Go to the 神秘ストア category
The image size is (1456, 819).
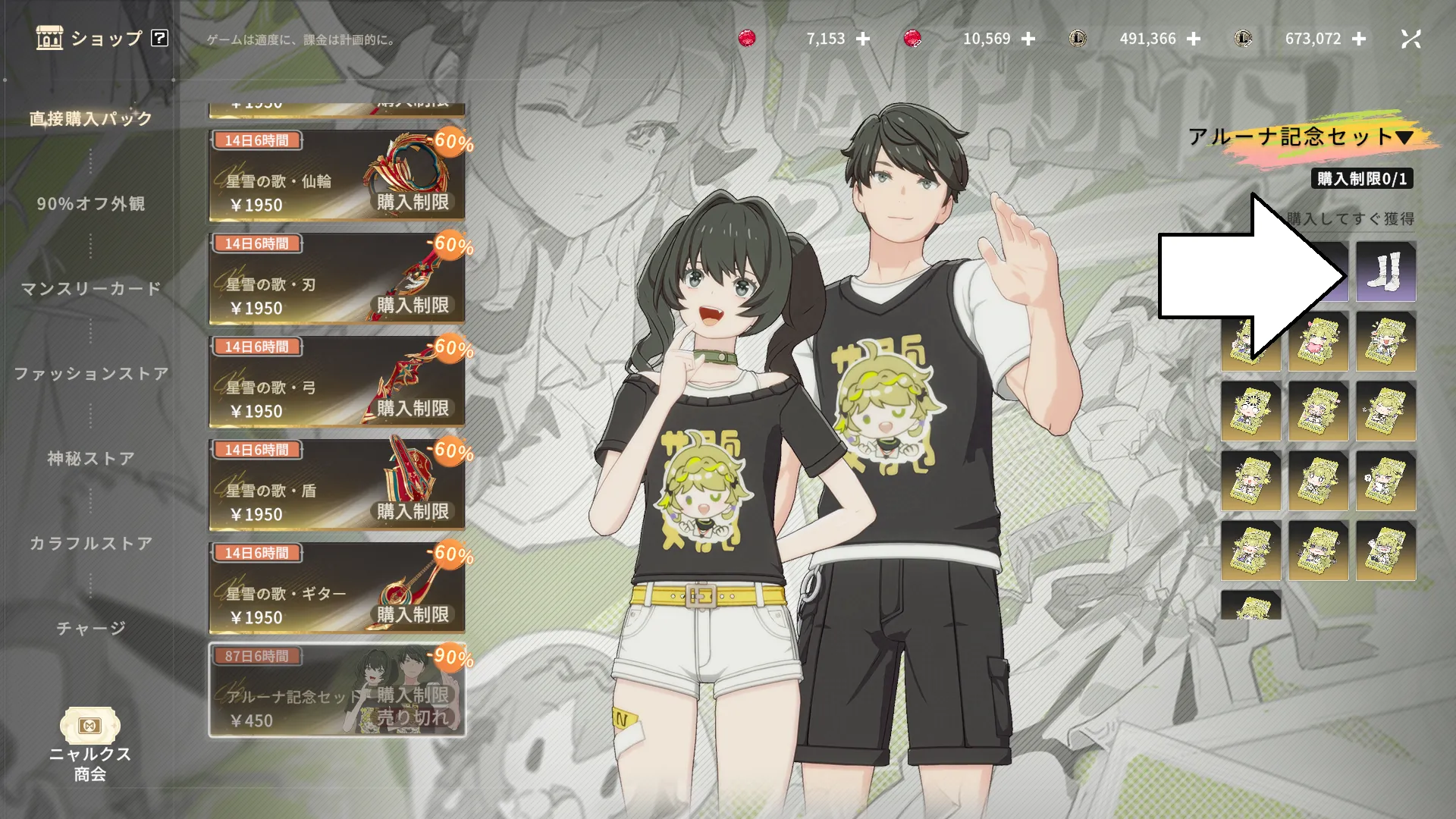tap(91, 459)
